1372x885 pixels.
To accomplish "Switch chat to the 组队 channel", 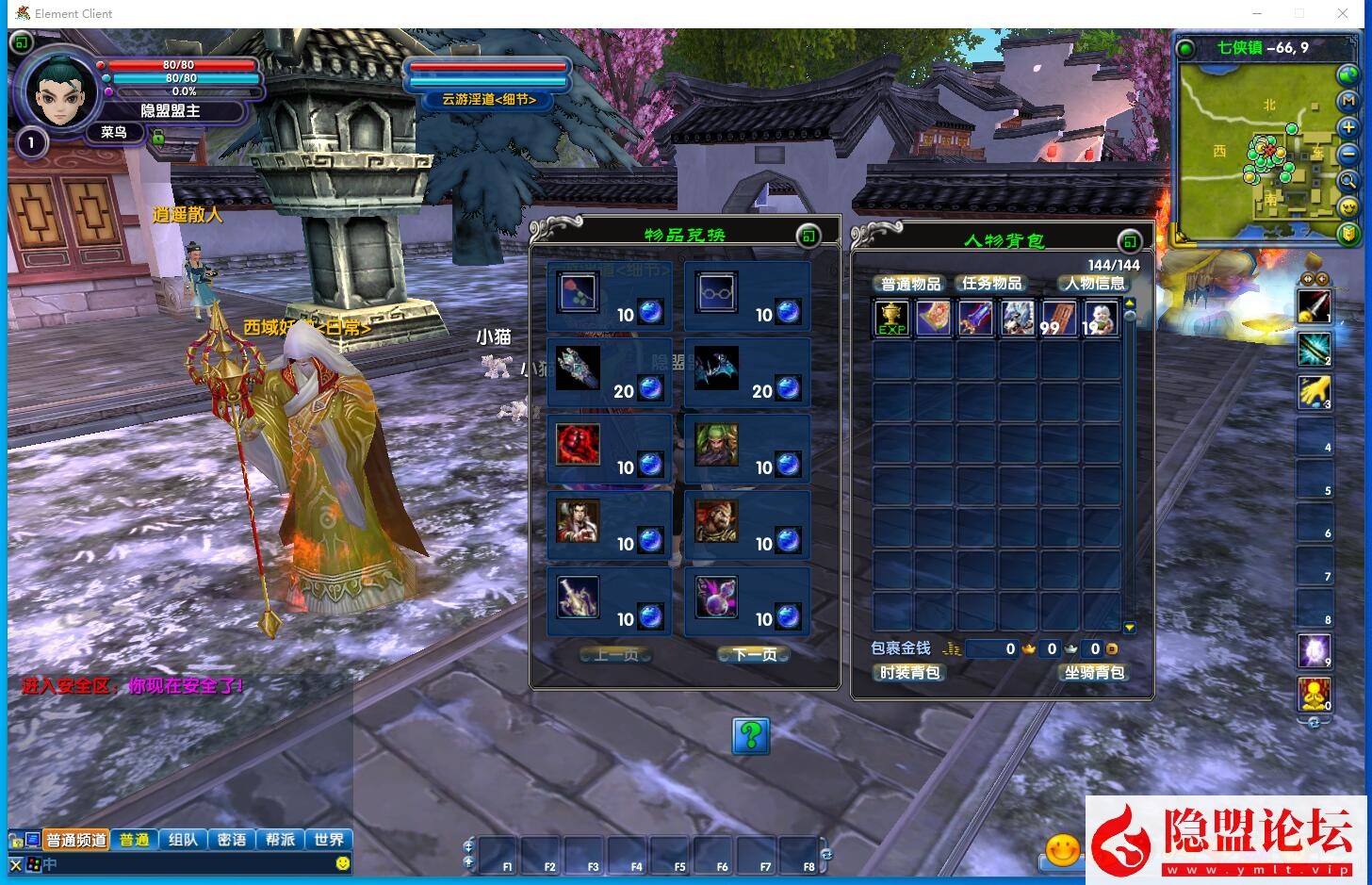I will [x=183, y=840].
